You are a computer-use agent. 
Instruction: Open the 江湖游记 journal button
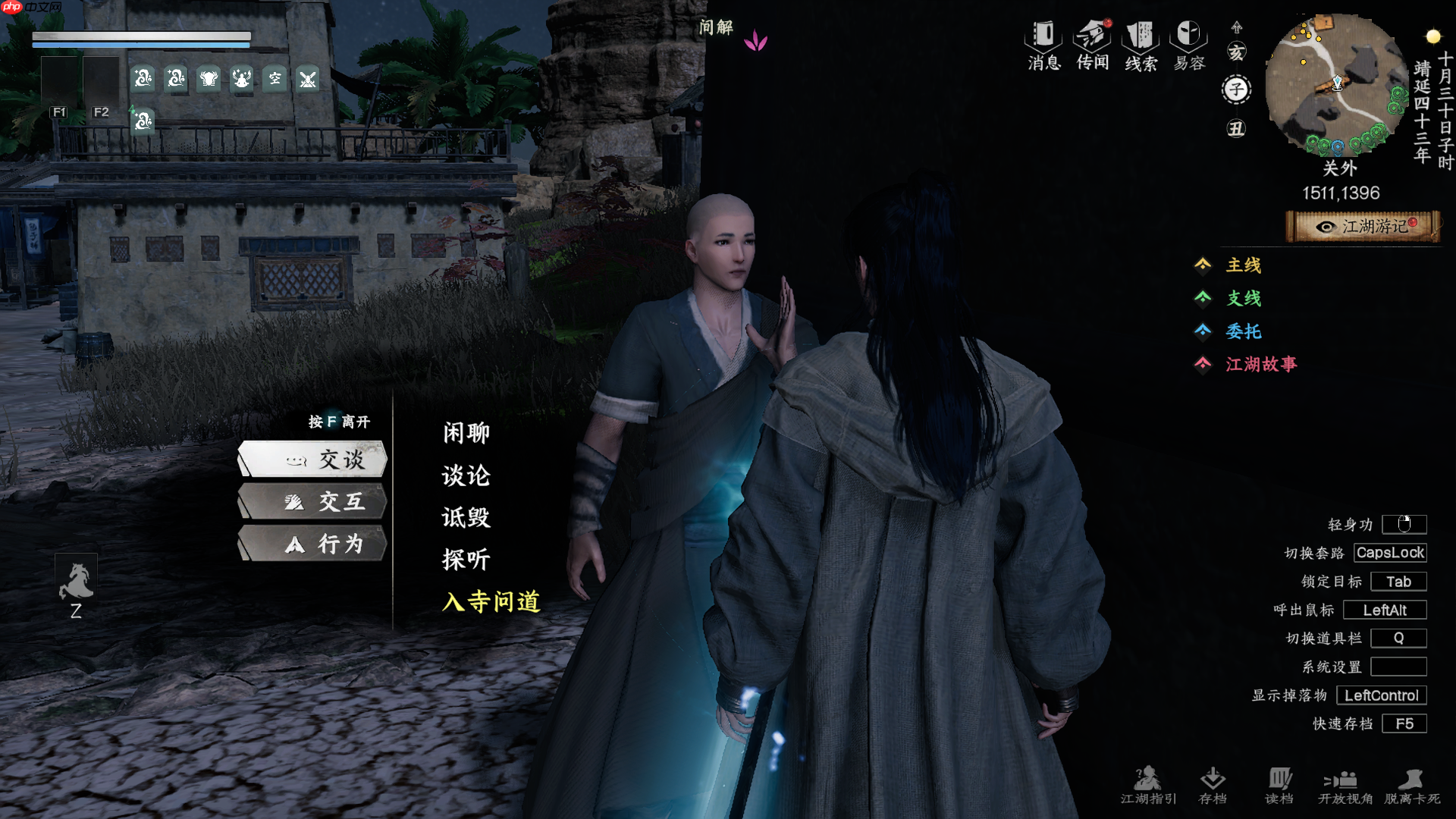point(1363,227)
